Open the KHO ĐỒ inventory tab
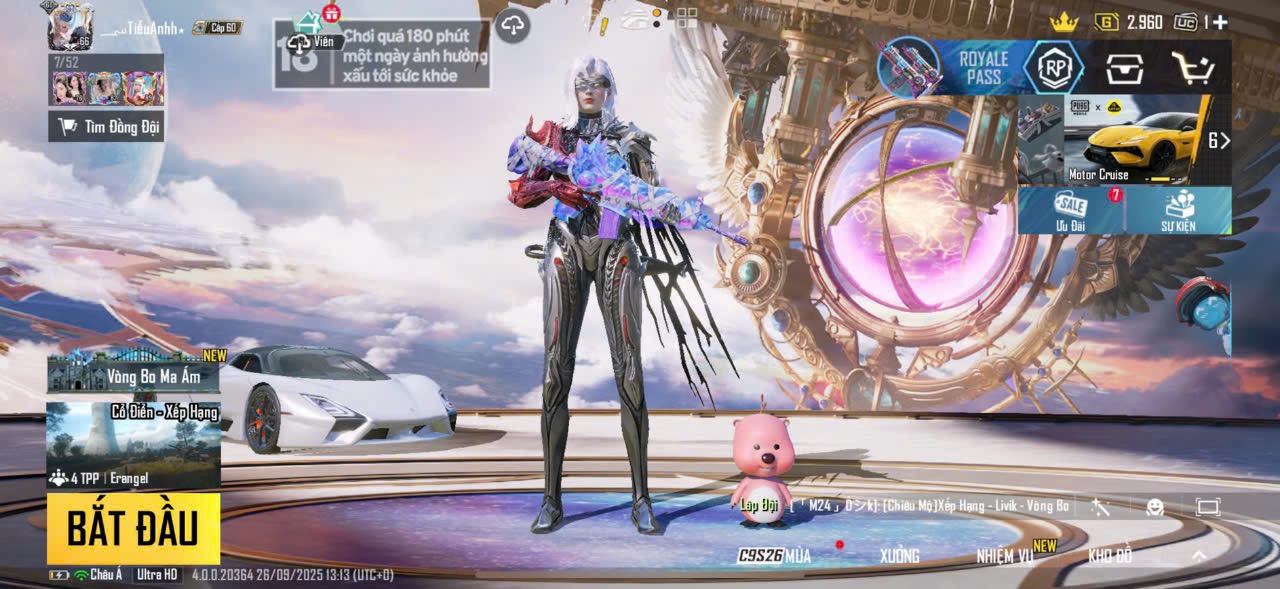 [x=1110, y=555]
